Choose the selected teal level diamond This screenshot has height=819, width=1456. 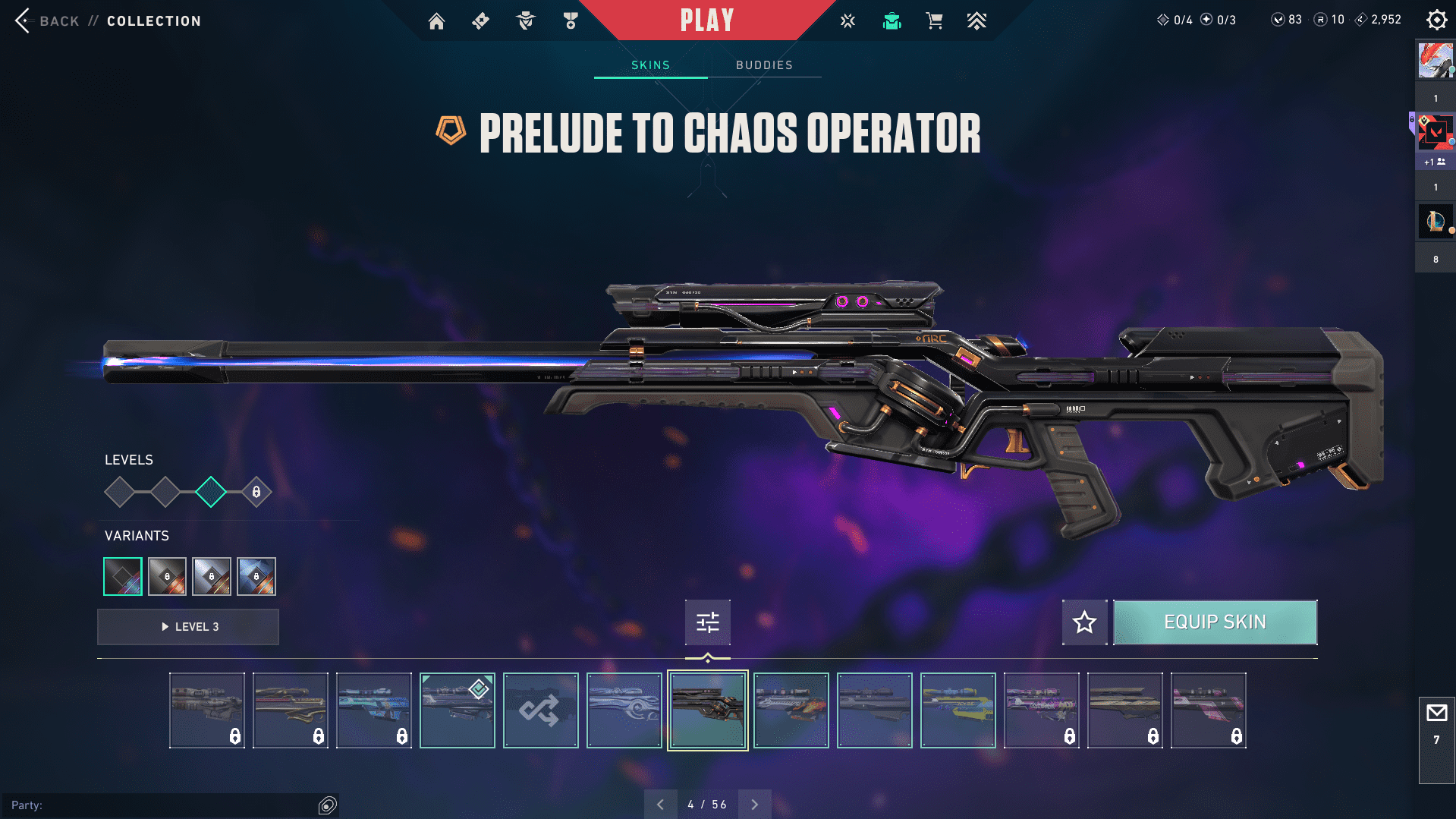pyautogui.click(x=211, y=492)
